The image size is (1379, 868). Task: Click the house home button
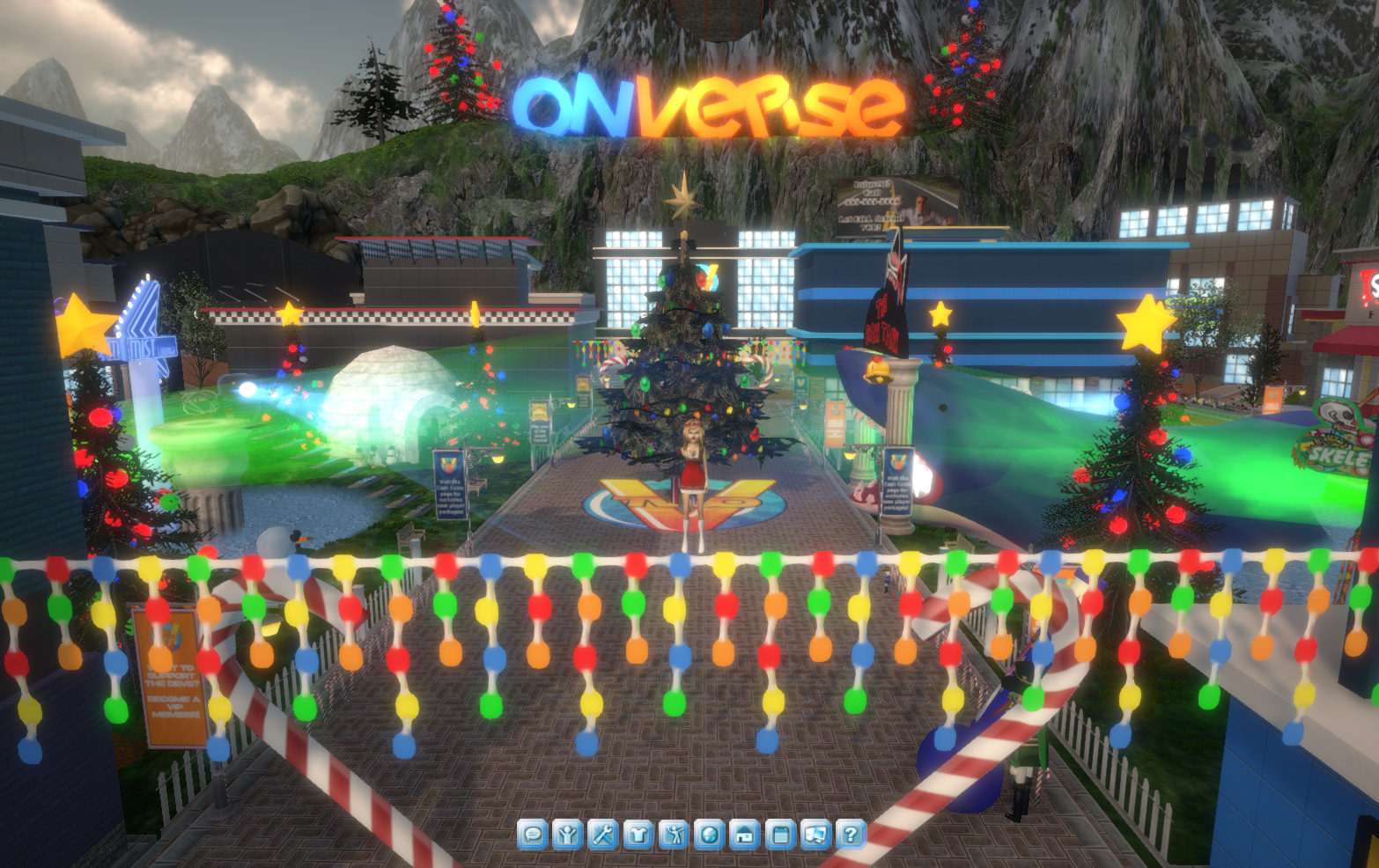[744, 833]
